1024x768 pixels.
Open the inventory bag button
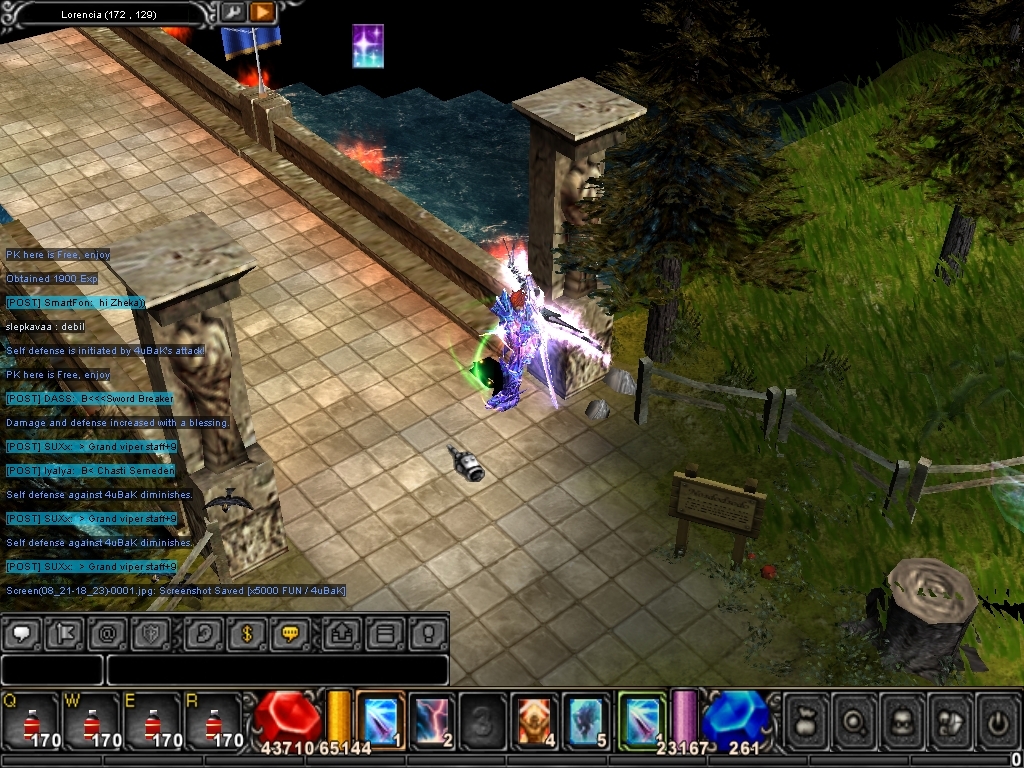tap(806, 718)
